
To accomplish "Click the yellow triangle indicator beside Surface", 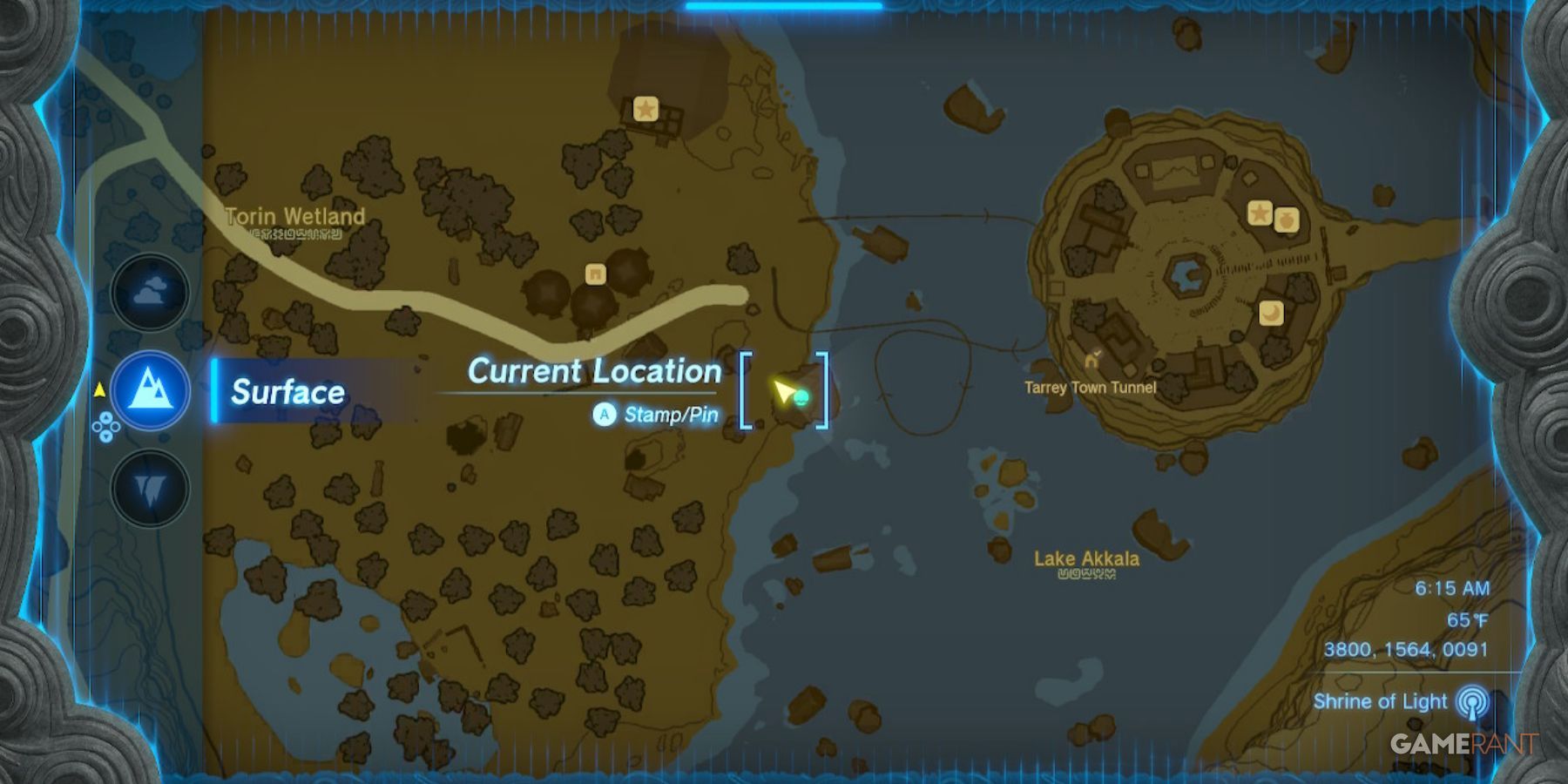I will click(x=100, y=390).
